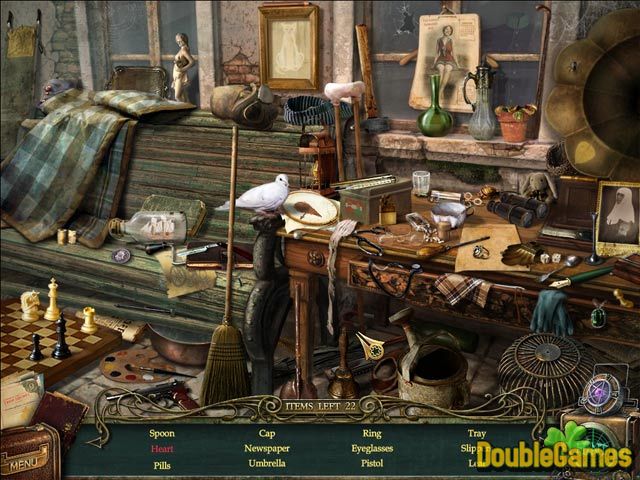Select Newspaper in the item list
This screenshot has width=640, height=480.
click(x=266, y=449)
